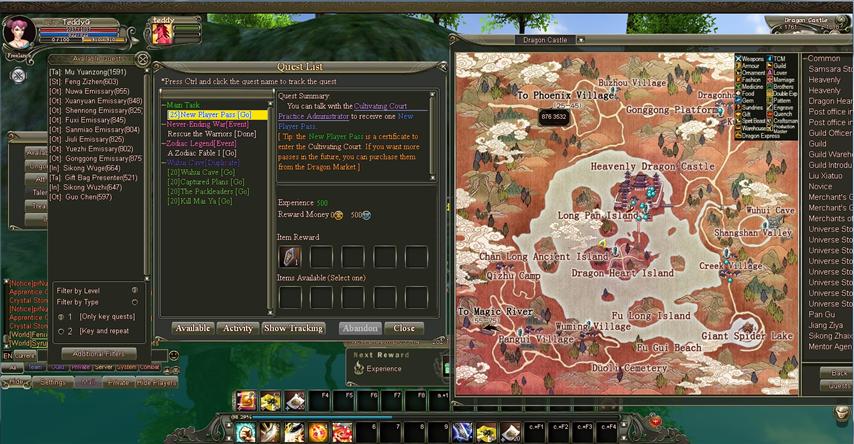Screen dimensions: 854x444
Task: Open the Rescue the Warriors quest entry
Action: [211, 133]
